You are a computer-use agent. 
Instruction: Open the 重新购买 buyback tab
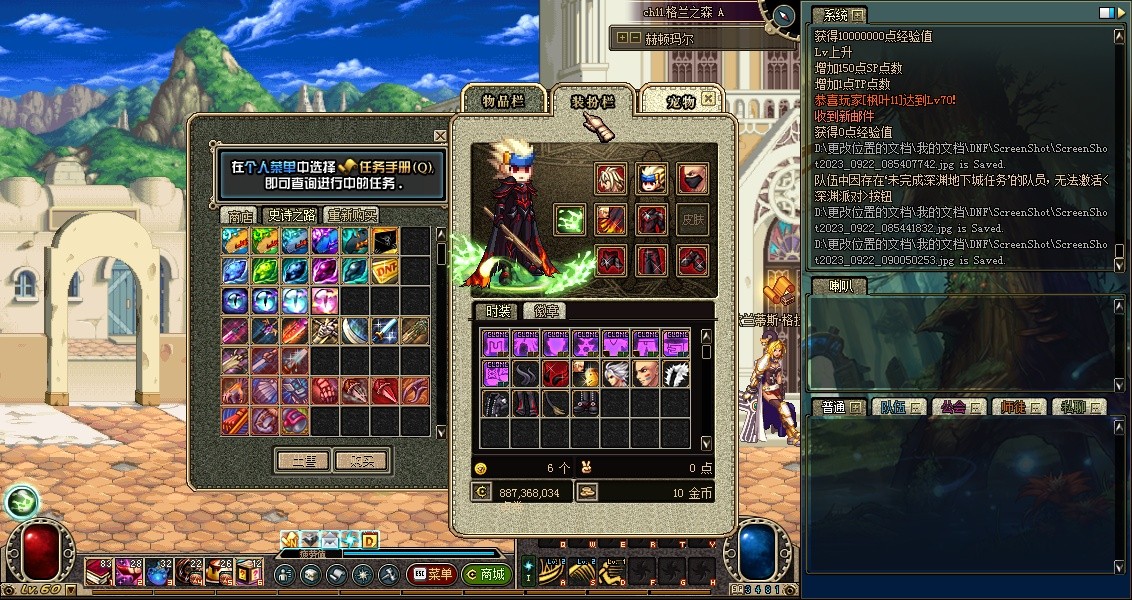tap(352, 215)
